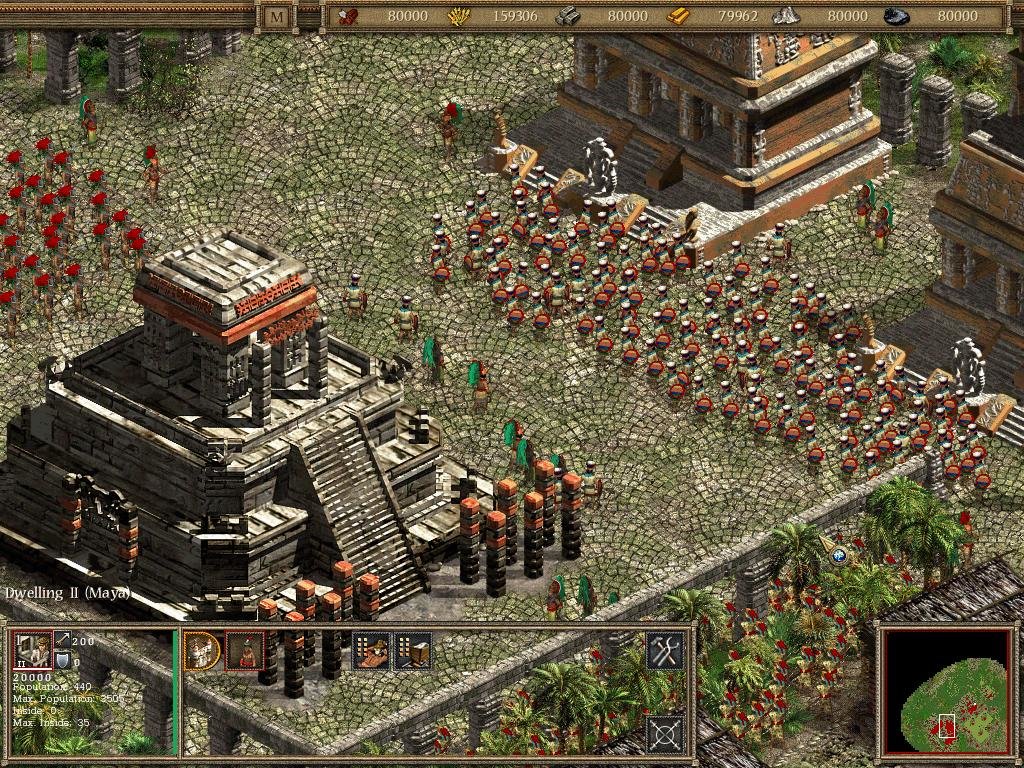Train peasants using the round portrait icon

(203, 651)
